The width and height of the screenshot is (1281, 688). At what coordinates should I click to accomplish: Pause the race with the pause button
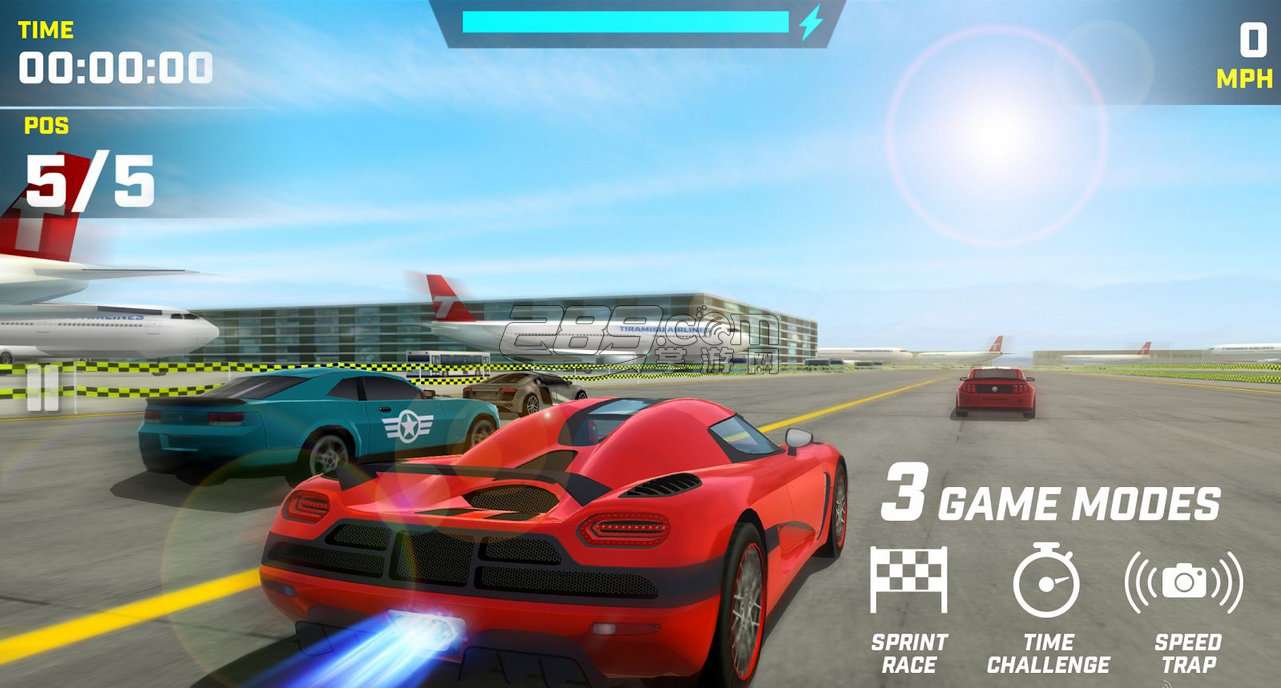(x=43, y=388)
